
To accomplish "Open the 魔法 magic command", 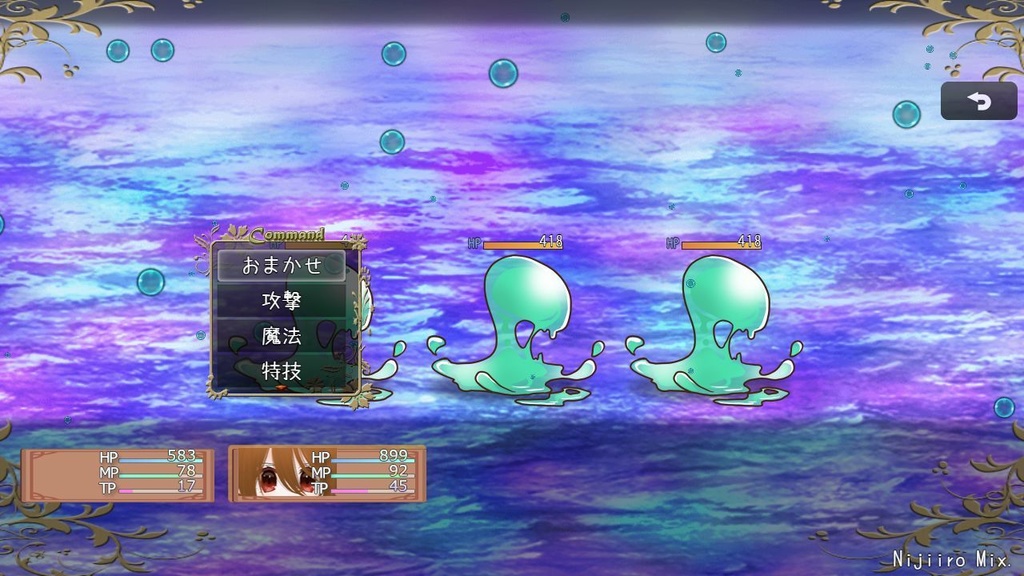I will (282, 336).
